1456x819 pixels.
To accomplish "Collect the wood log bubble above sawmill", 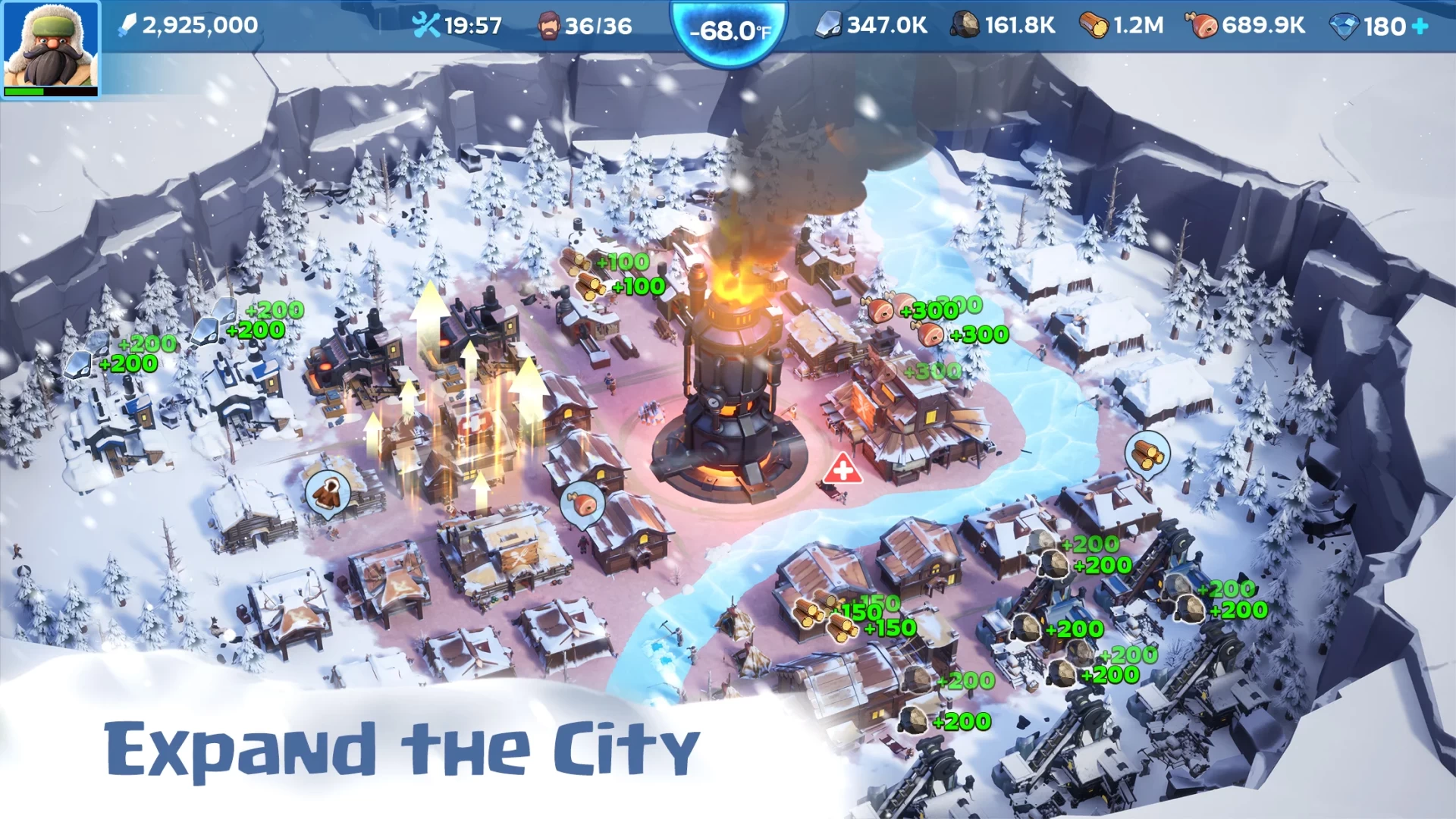I will tap(1147, 453).
